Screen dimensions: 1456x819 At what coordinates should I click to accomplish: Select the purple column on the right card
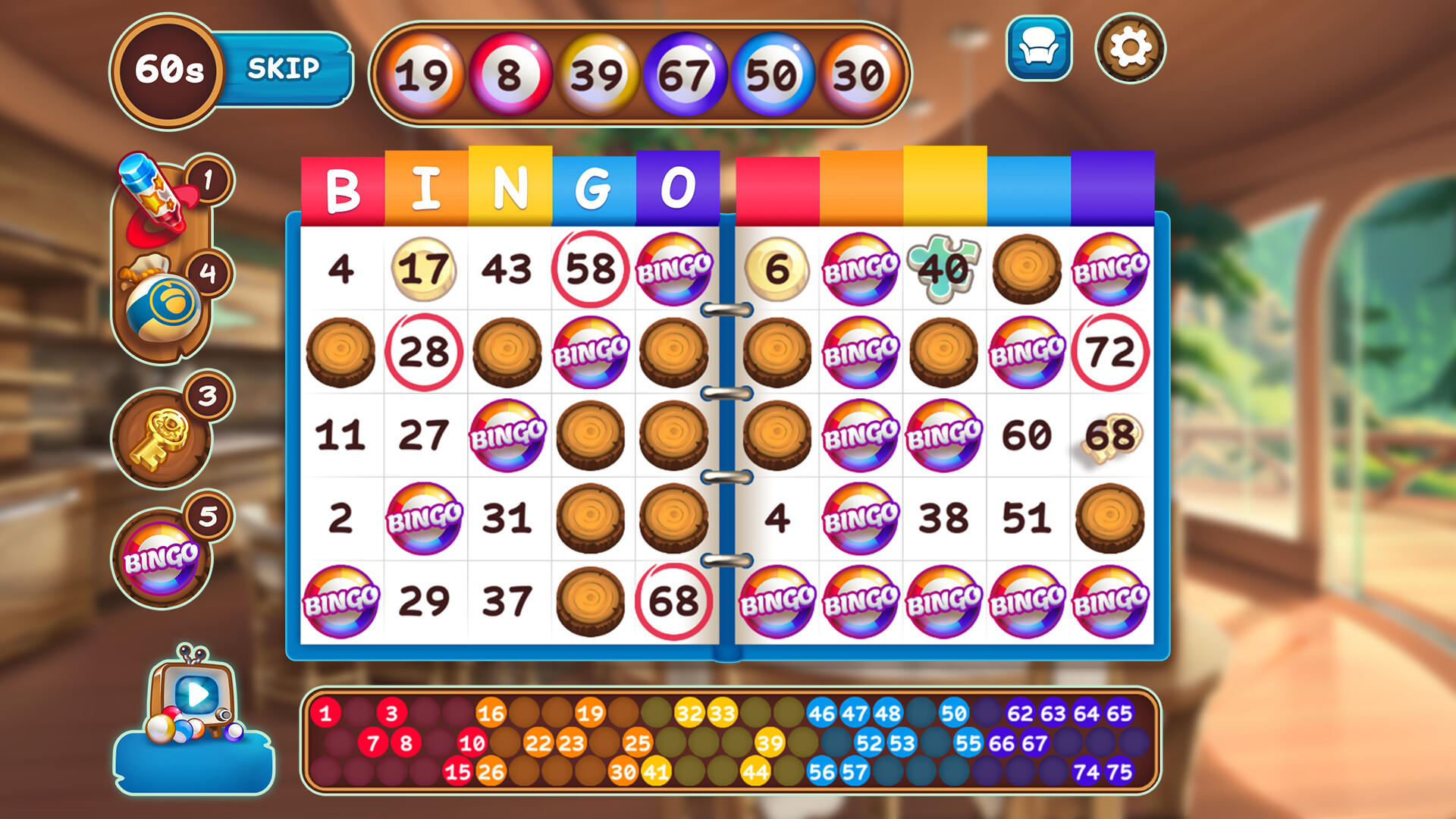point(1110,185)
